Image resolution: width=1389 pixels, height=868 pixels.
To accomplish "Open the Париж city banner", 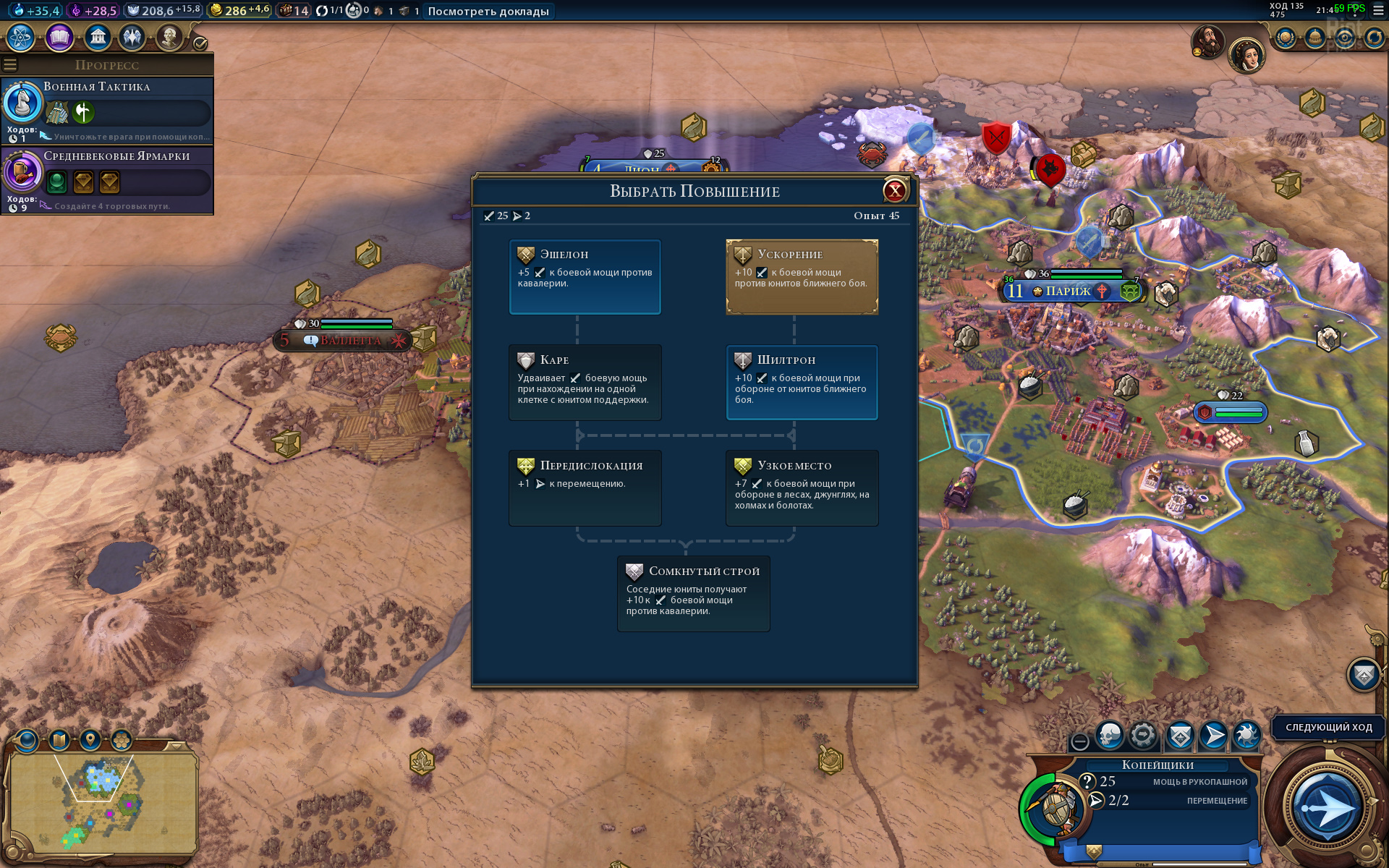I will pyautogui.click(x=1068, y=292).
